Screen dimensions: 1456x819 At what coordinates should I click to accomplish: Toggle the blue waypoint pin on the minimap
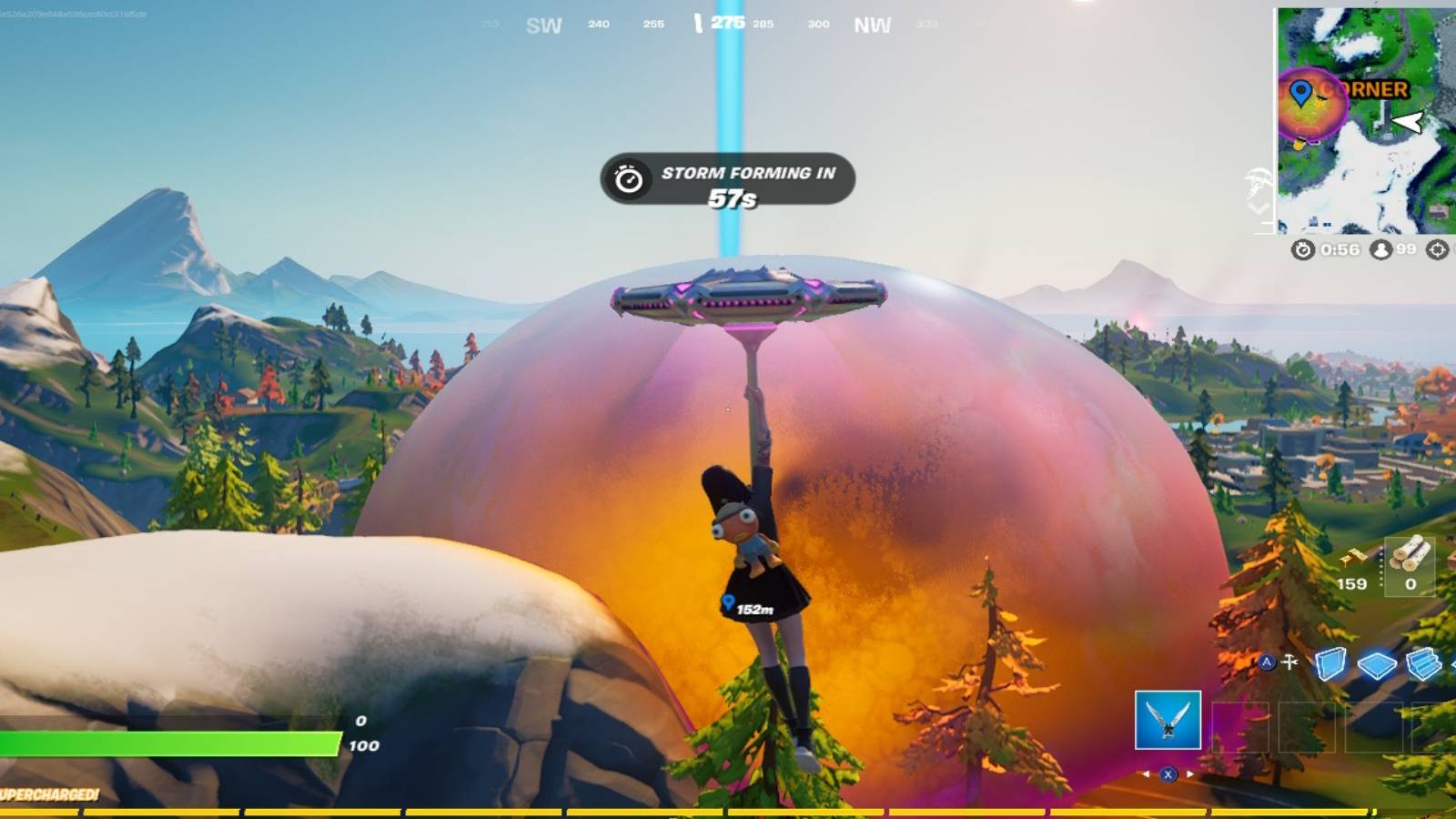coord(1302,92)
